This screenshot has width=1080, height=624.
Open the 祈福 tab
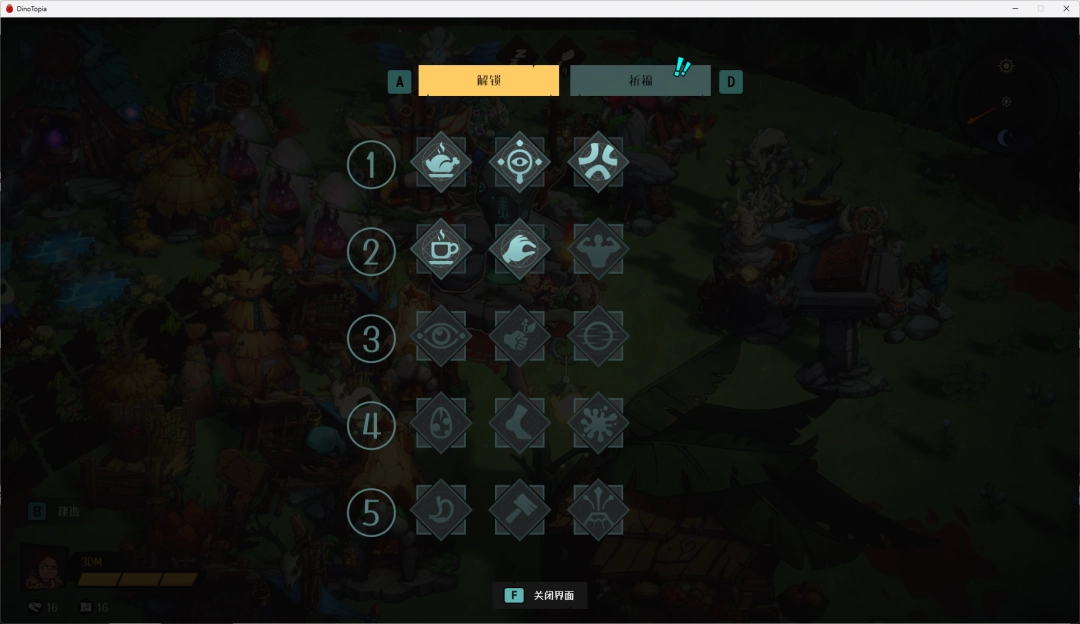640,81
